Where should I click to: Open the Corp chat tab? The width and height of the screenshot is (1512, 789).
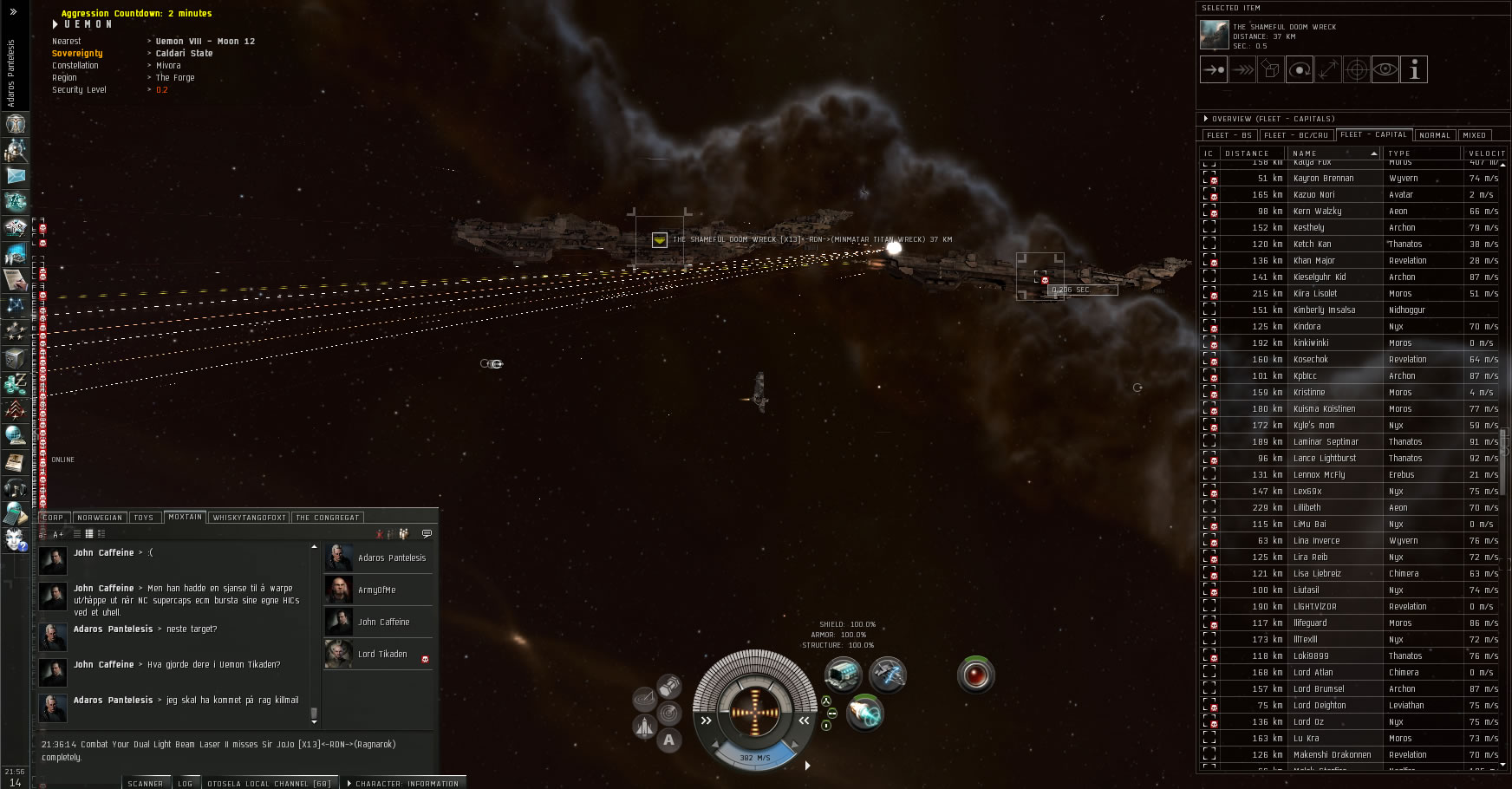[53, 518]
